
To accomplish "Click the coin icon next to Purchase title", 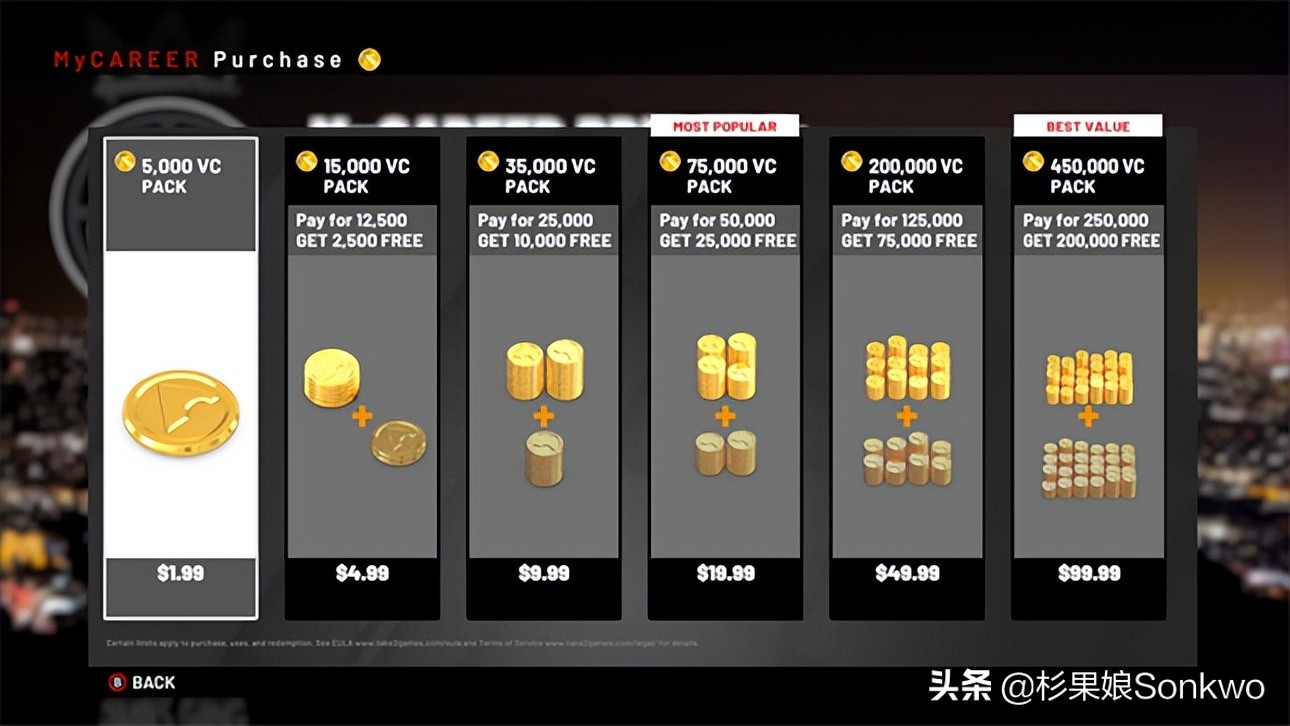I will [369, 60].
